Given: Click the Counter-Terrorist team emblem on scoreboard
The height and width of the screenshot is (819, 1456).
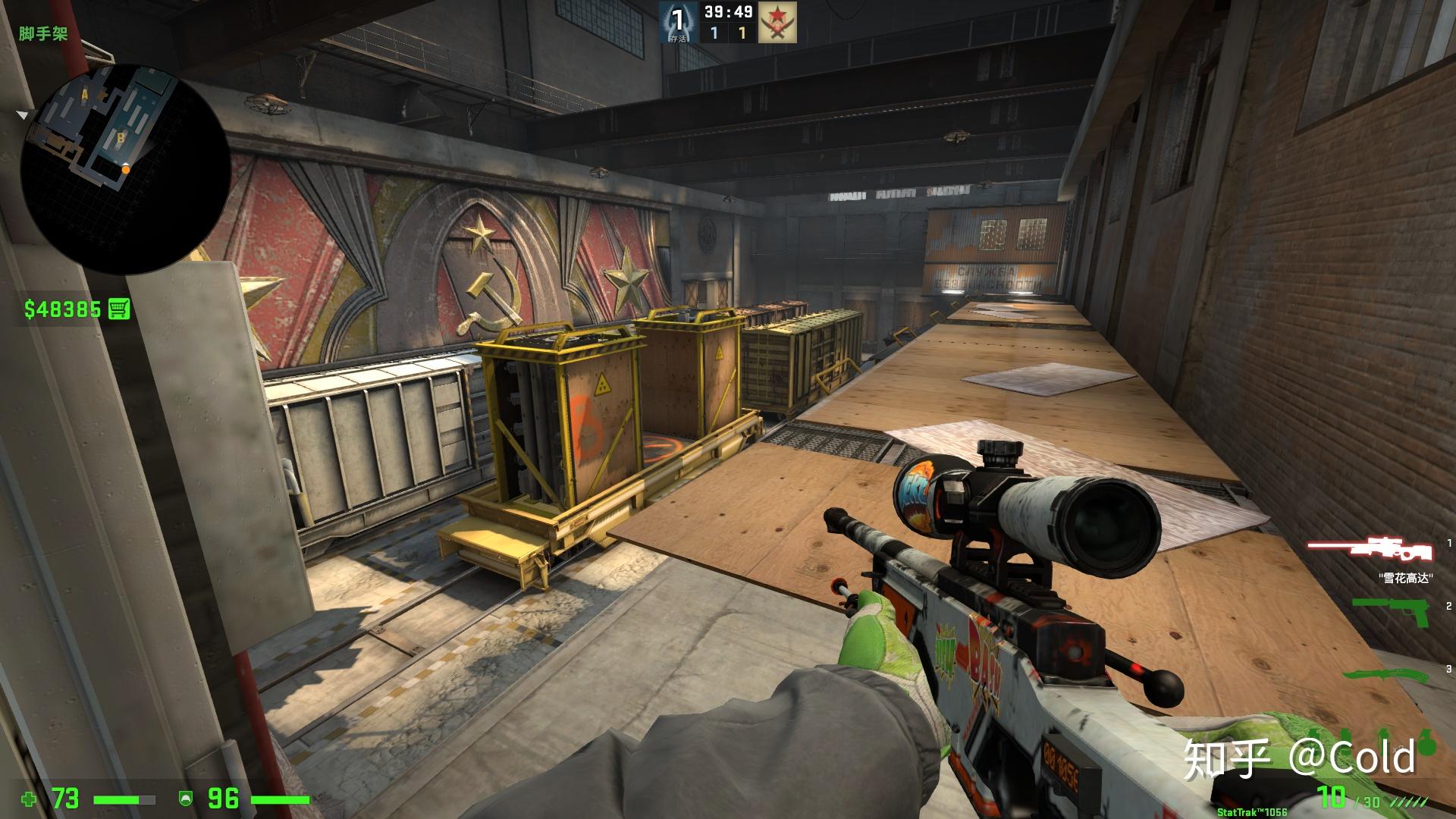Looking at the screenshot, I should click(x=678, y=23).
